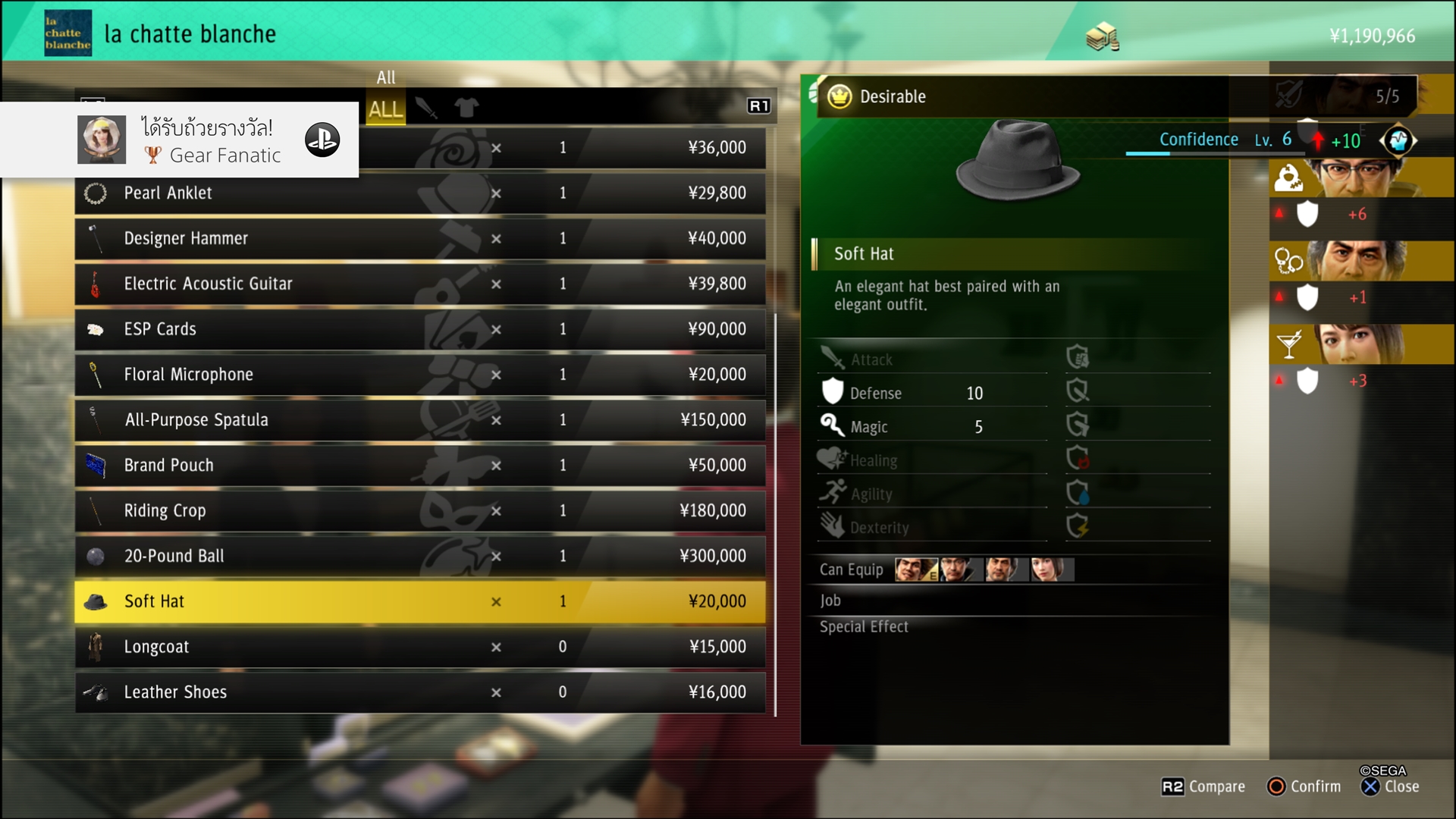Select the Longcoat shop entry
This screenshot has width=1456, height=819.
click(x=419, y=647)
